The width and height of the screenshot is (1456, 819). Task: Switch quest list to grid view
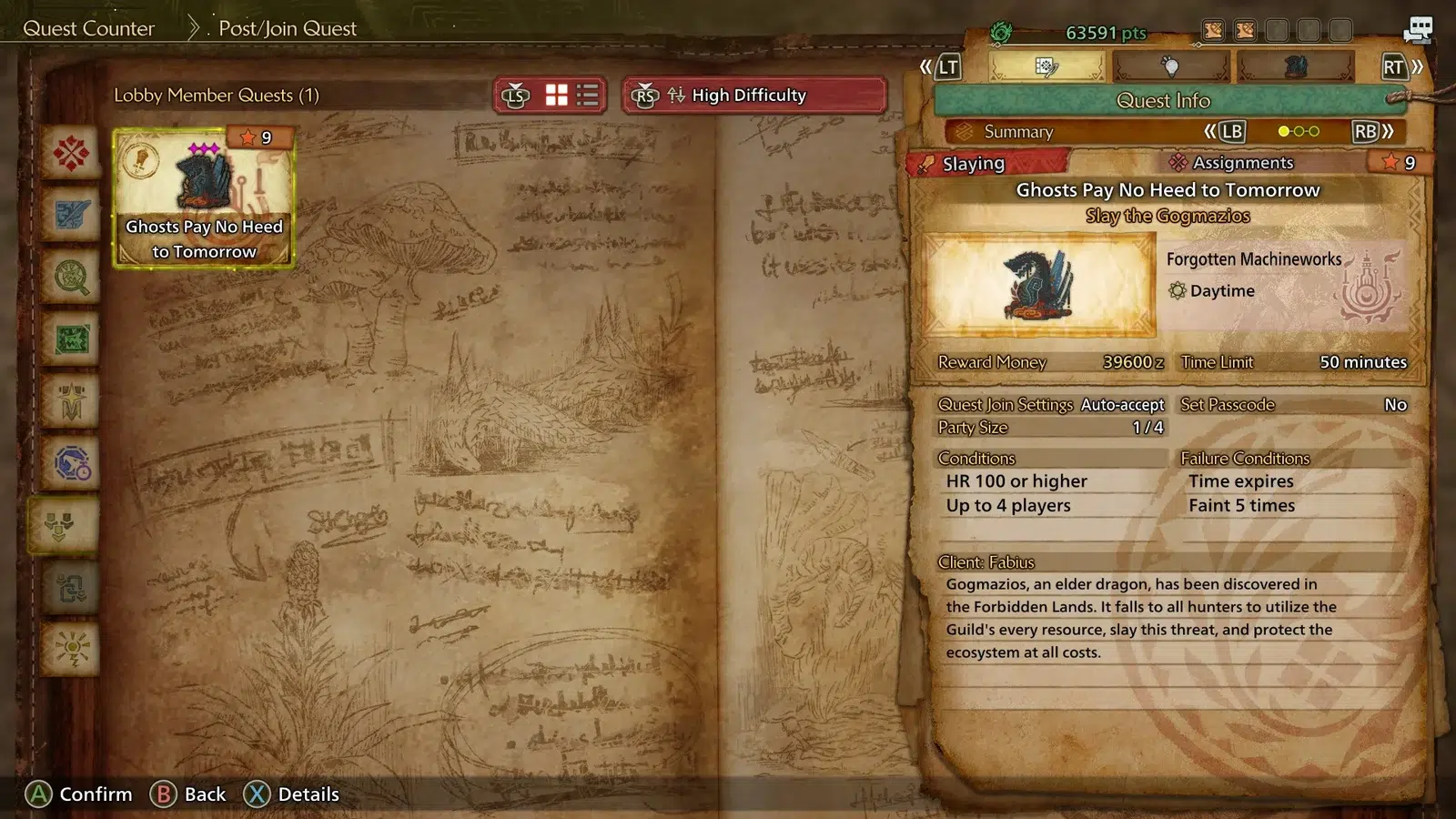[556, 95]
